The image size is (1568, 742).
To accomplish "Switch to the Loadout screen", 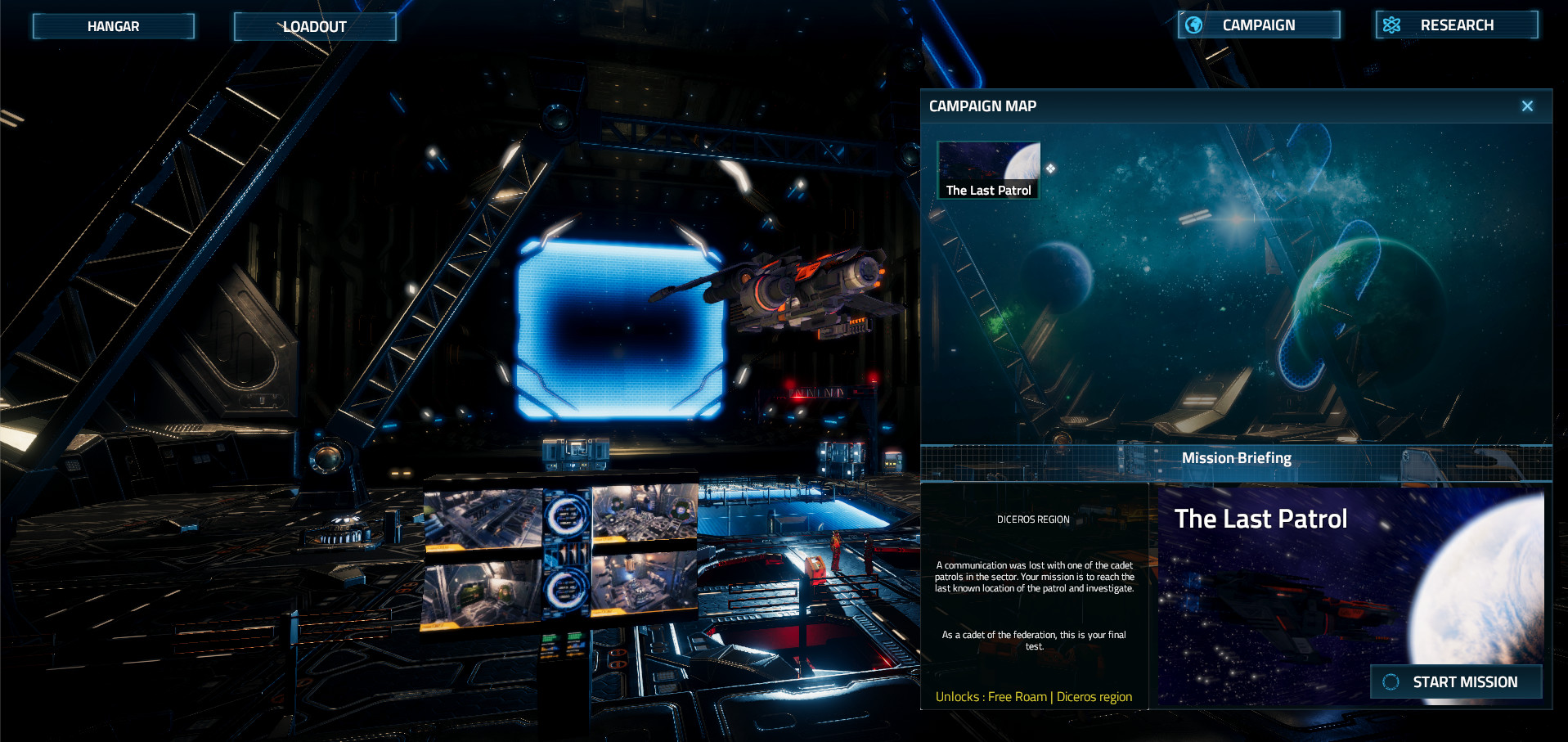I will [x=315, y=26].
